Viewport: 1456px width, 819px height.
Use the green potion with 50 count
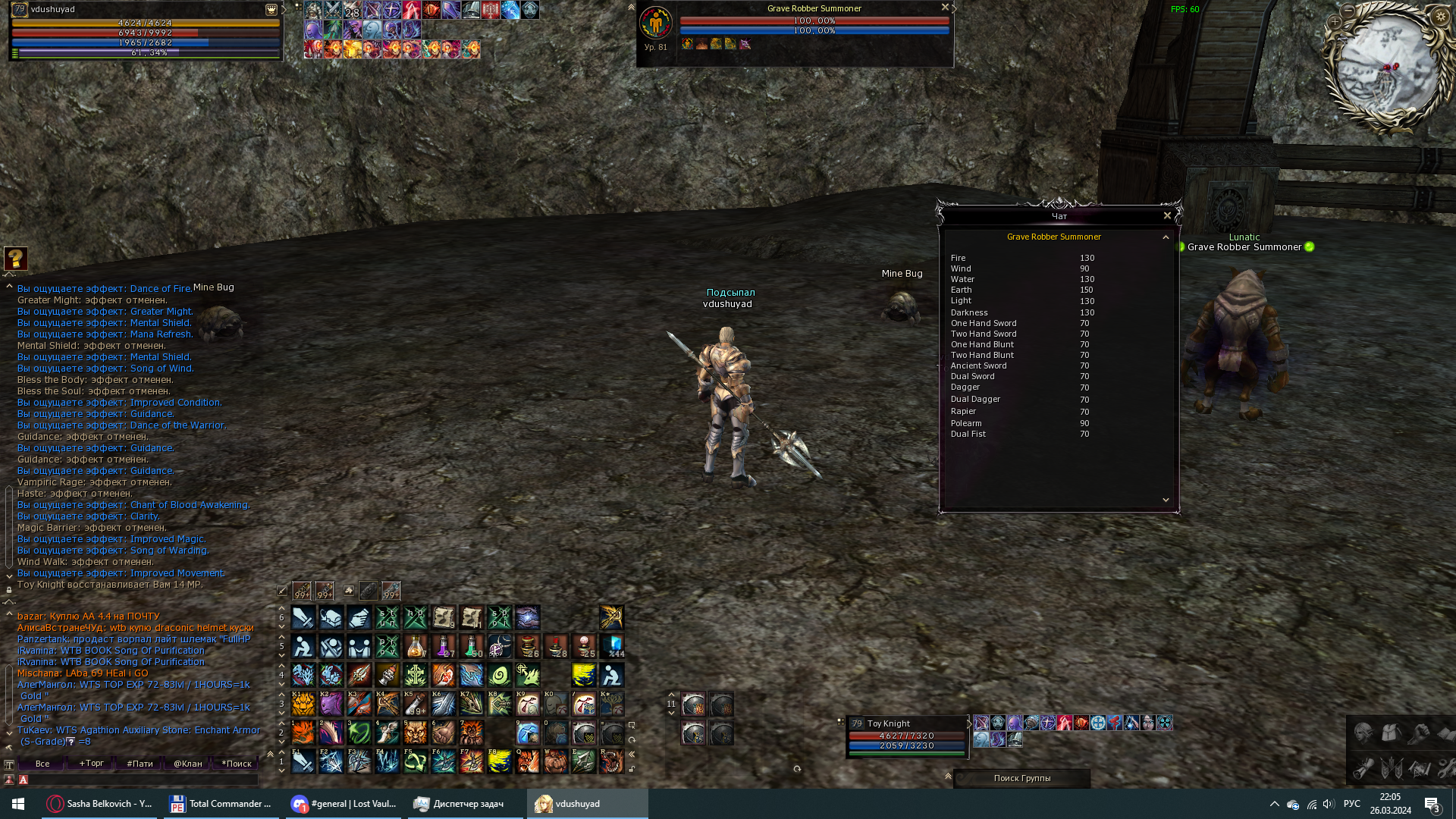pos(472,646)
